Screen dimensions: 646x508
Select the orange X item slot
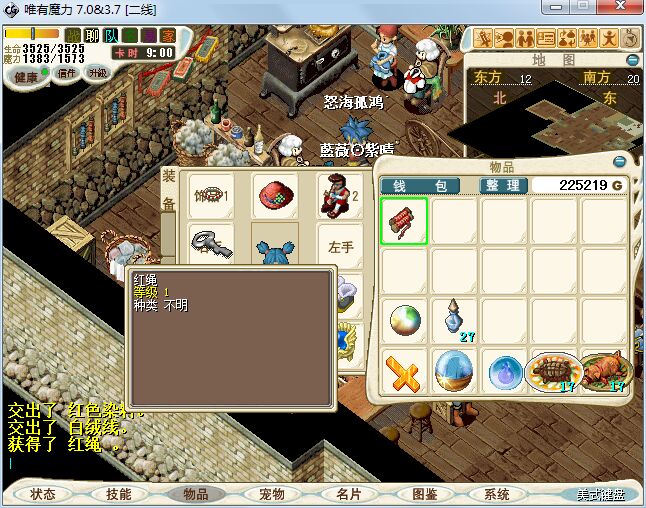click(404, 372)
